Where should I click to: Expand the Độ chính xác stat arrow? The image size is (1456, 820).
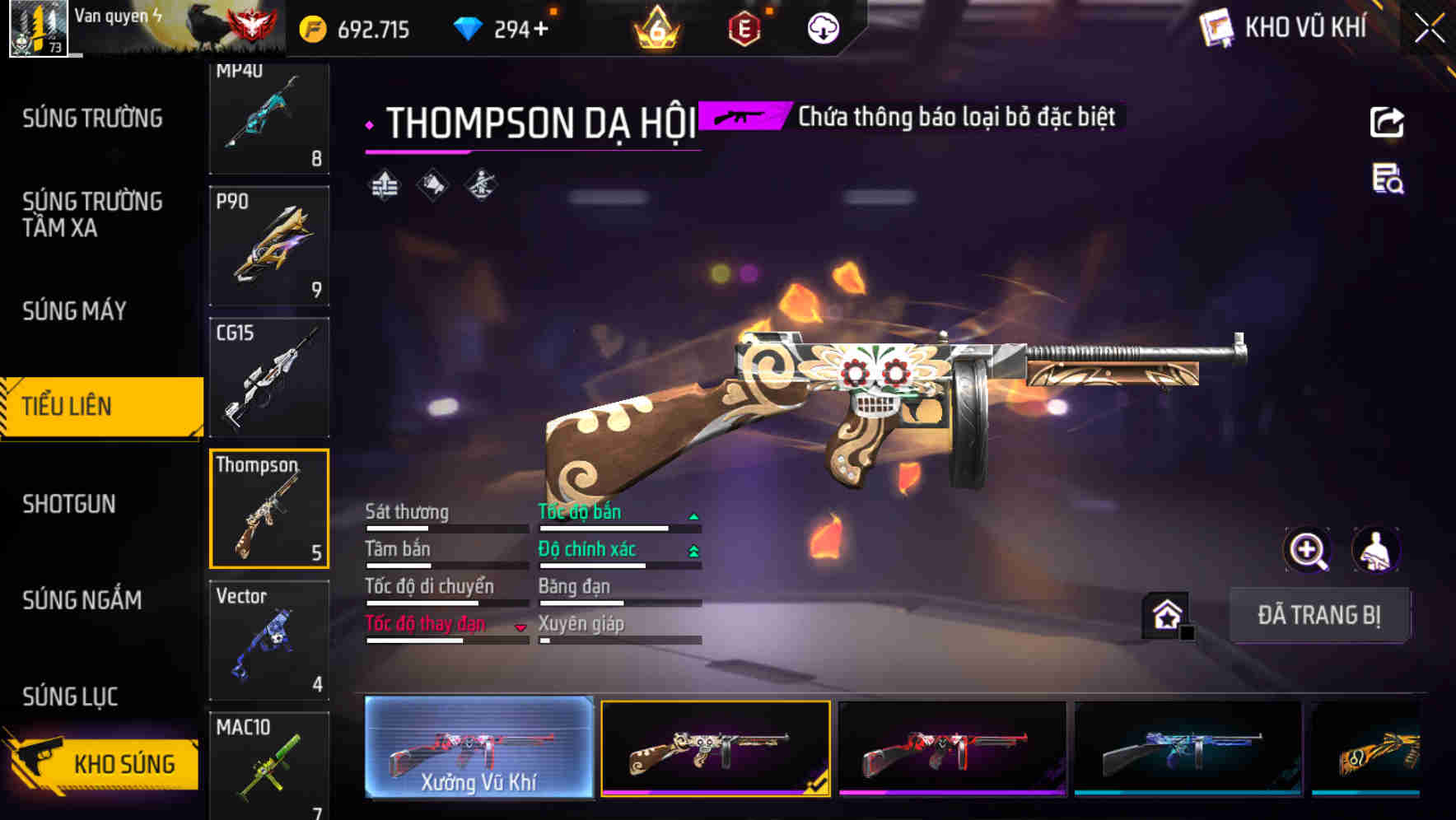pos(693,549)
